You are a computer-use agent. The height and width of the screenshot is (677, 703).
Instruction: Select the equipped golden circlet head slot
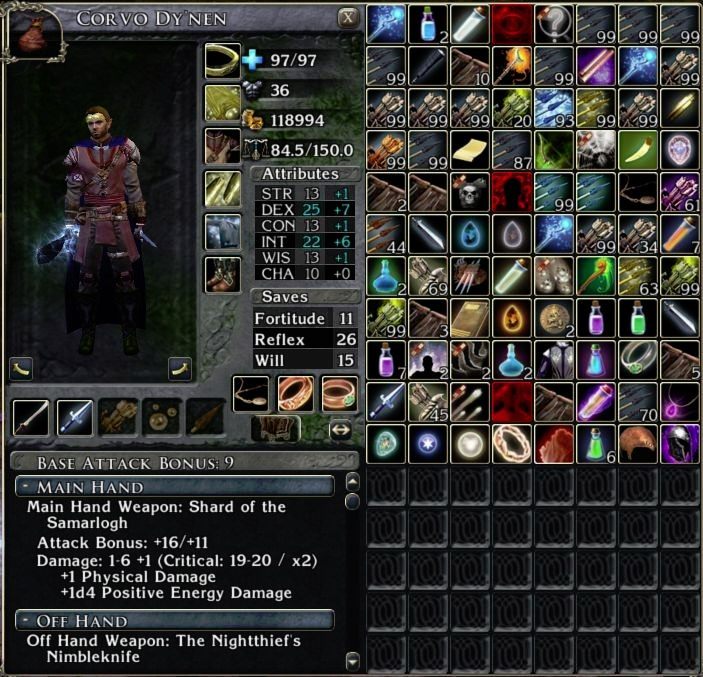pos(222,60)
